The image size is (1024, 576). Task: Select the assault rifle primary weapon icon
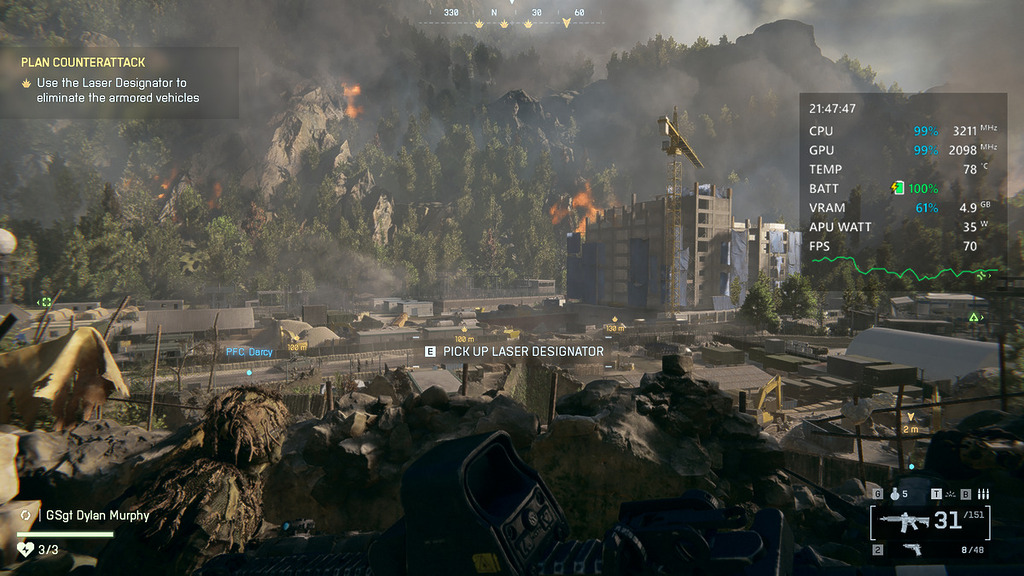(x=904, y=520)
